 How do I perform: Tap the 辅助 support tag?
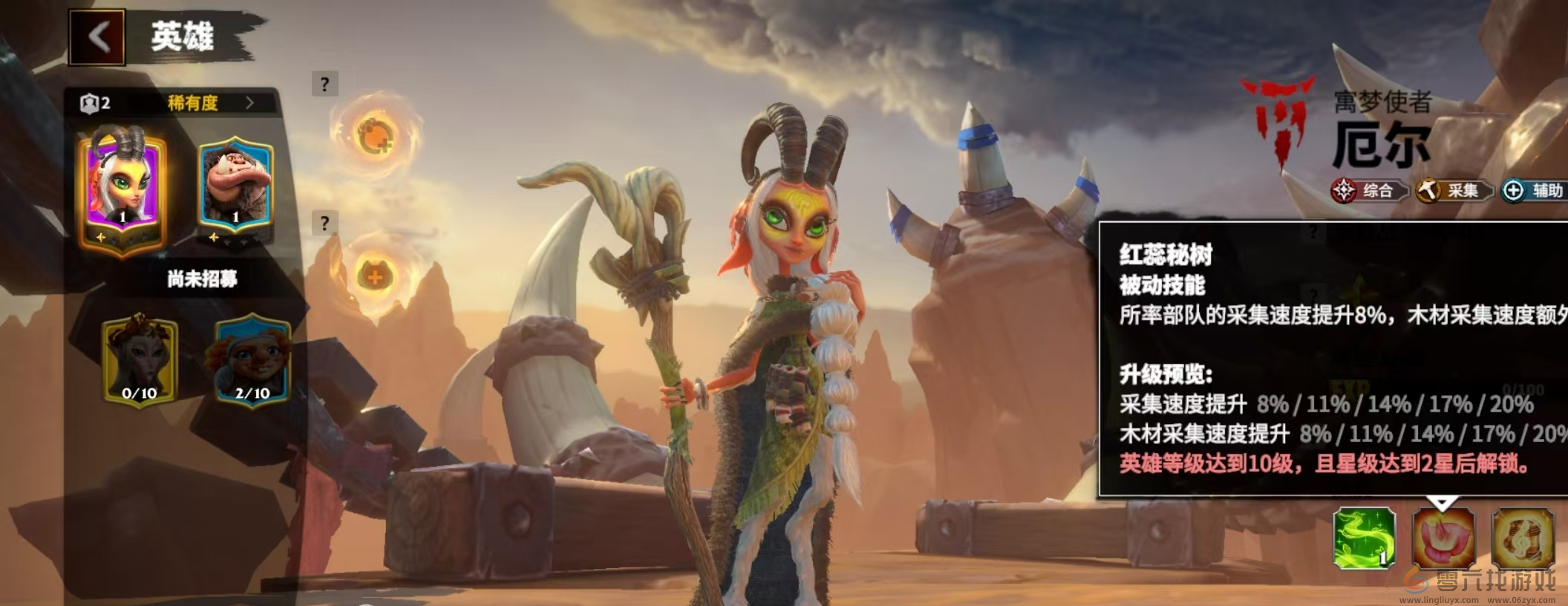click(1535, 191)
